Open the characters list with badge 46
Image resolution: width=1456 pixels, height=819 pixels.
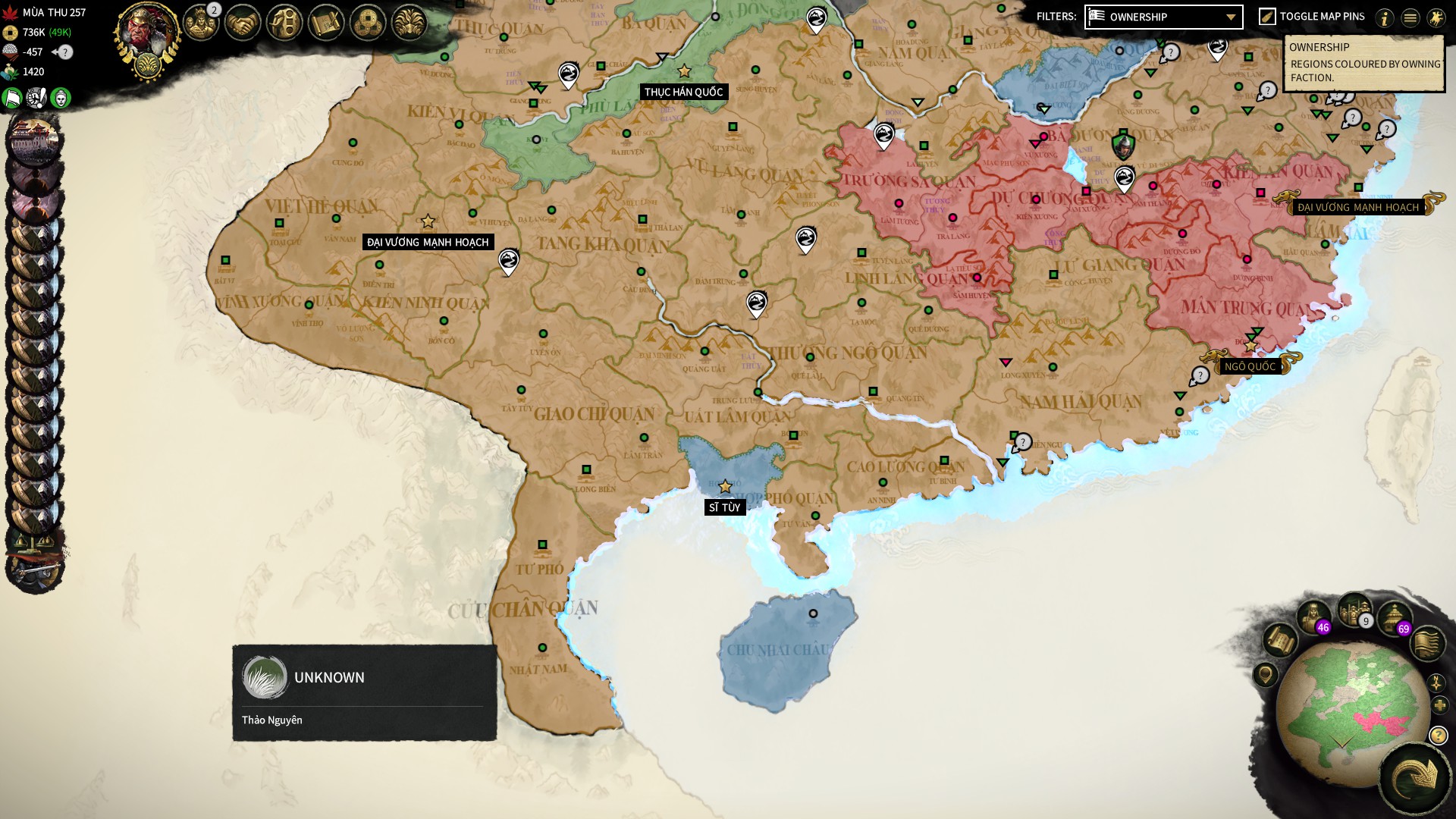tap(1314, 617)
